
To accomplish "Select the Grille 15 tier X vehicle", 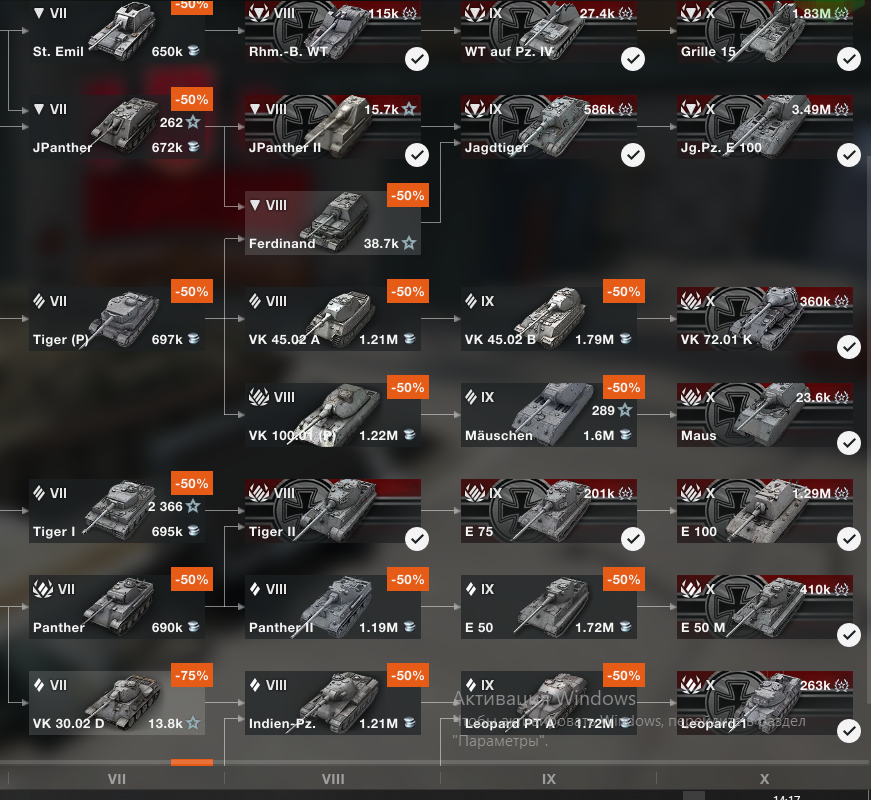I will (x=764, y=32).
